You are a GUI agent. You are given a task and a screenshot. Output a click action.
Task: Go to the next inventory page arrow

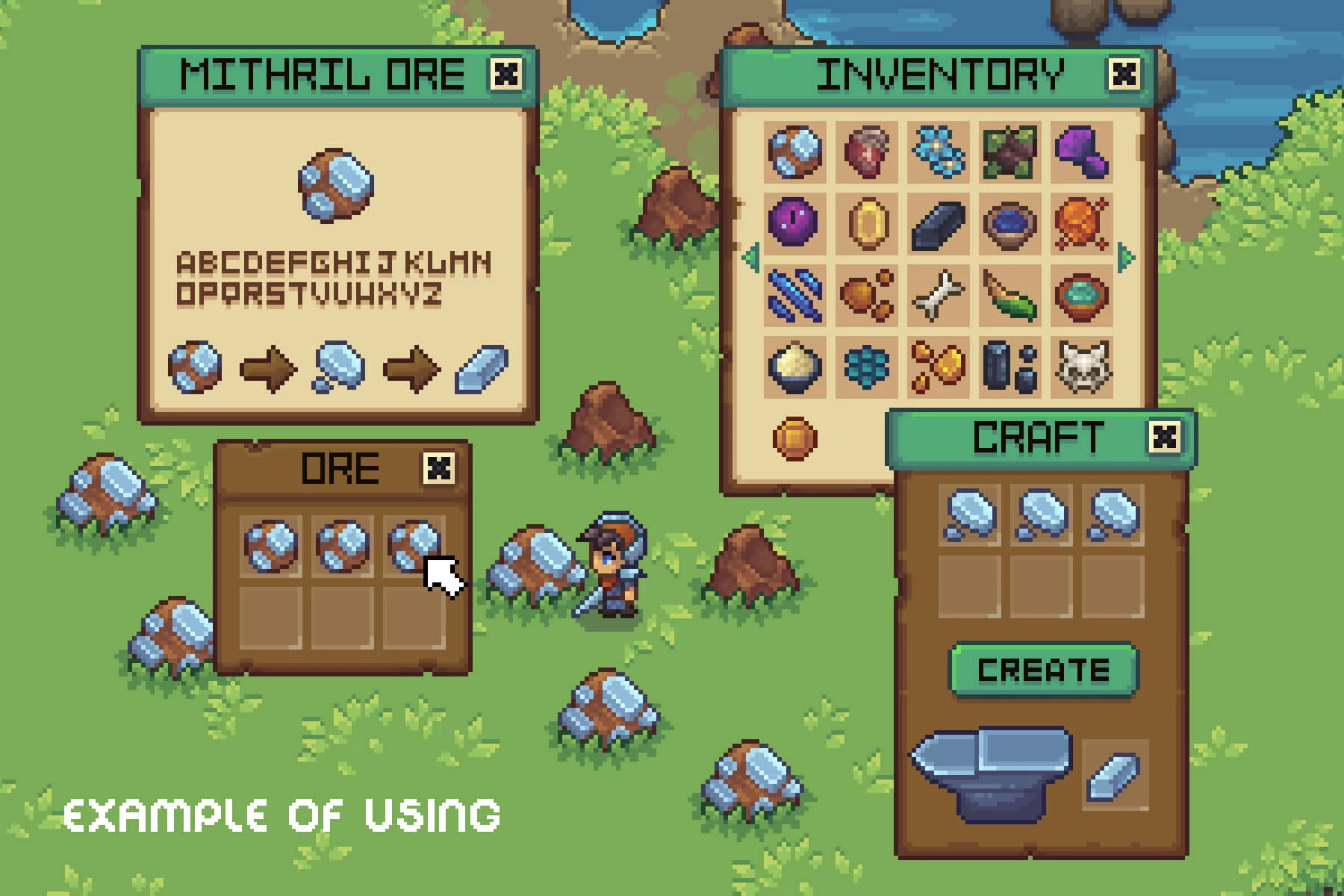1126,258
